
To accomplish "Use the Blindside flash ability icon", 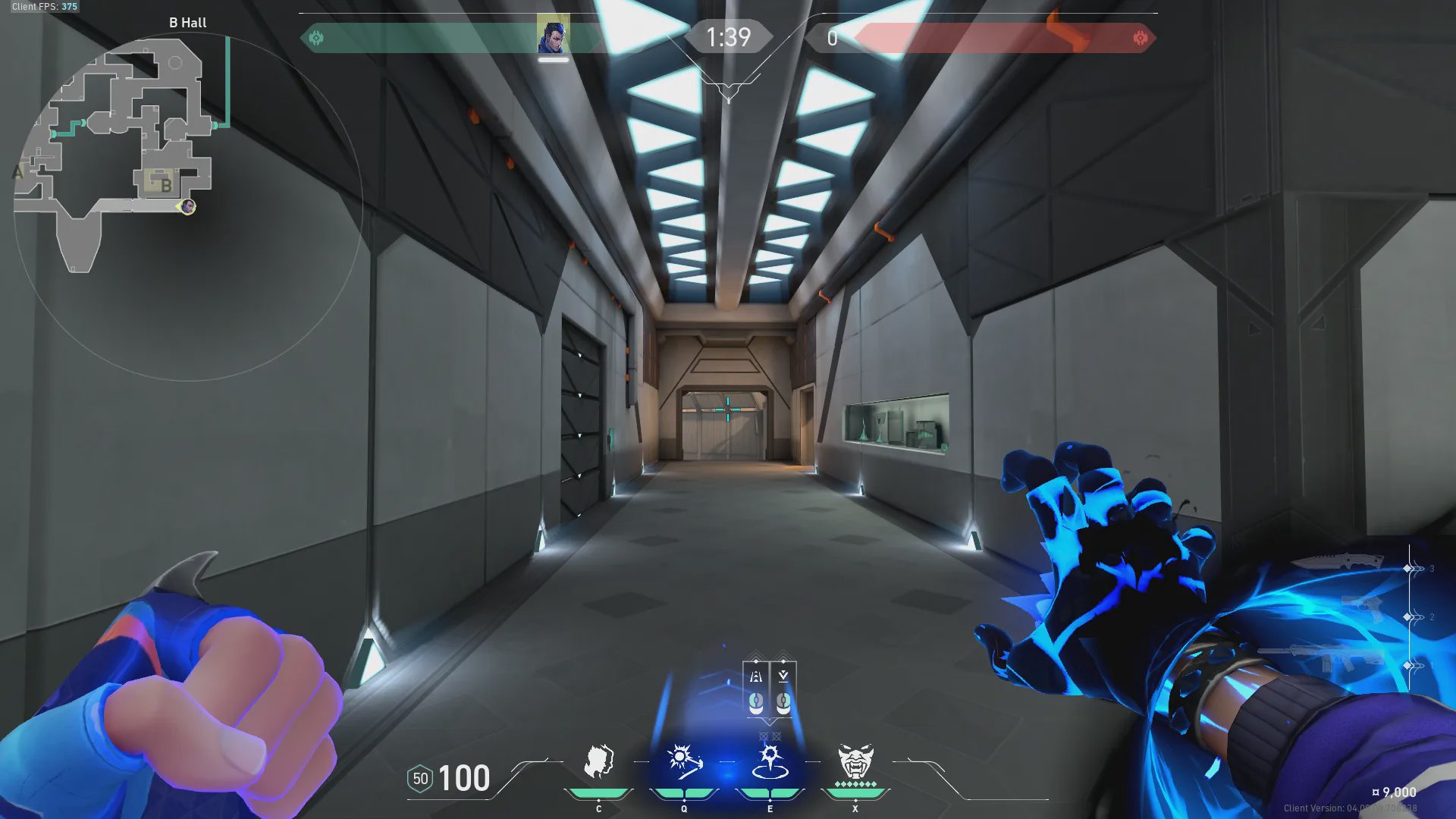I will coord(683,762).
